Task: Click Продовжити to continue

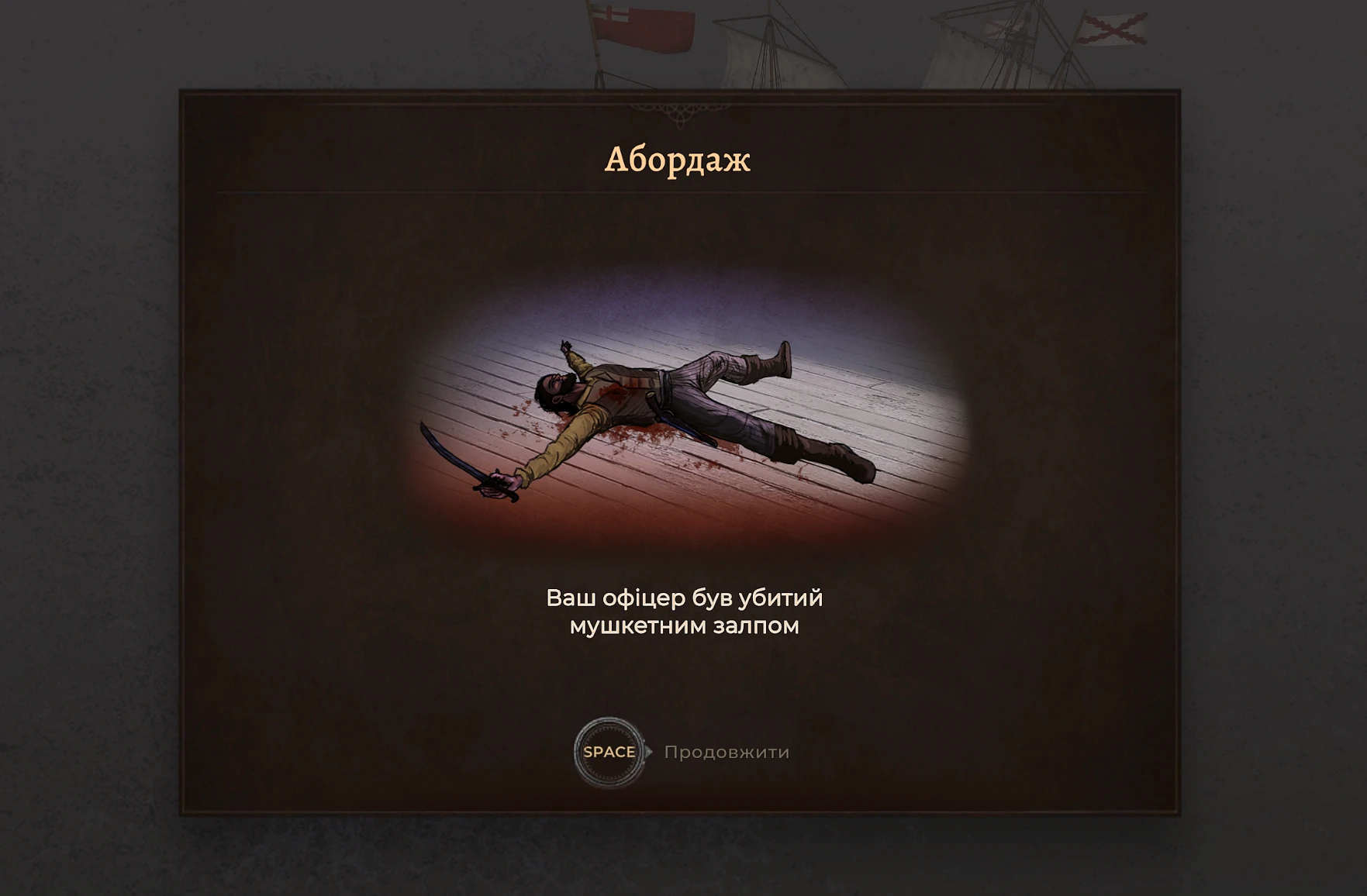Action: click(x=727, y=752)
